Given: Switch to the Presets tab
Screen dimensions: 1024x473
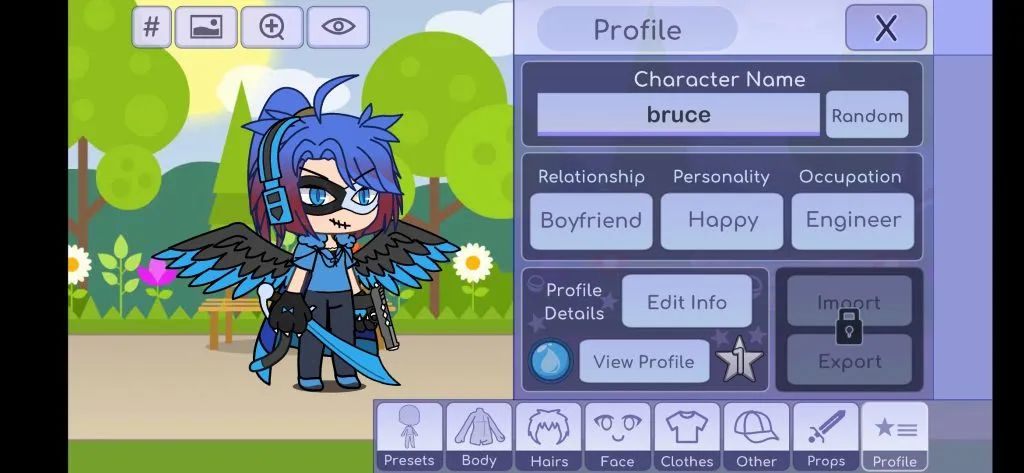Looking at the screenshot, I should click(409, 437).
